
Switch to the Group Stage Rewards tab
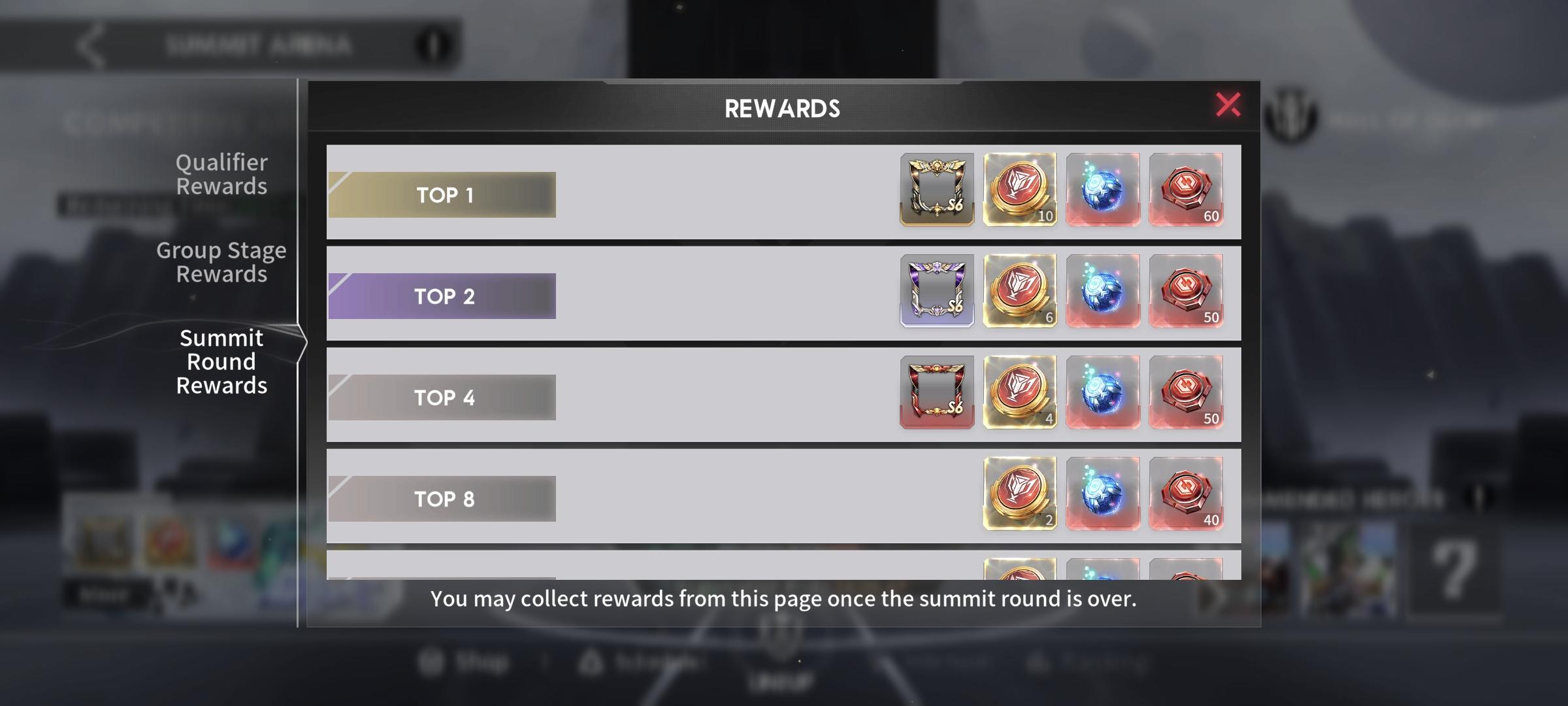(221, 261)
